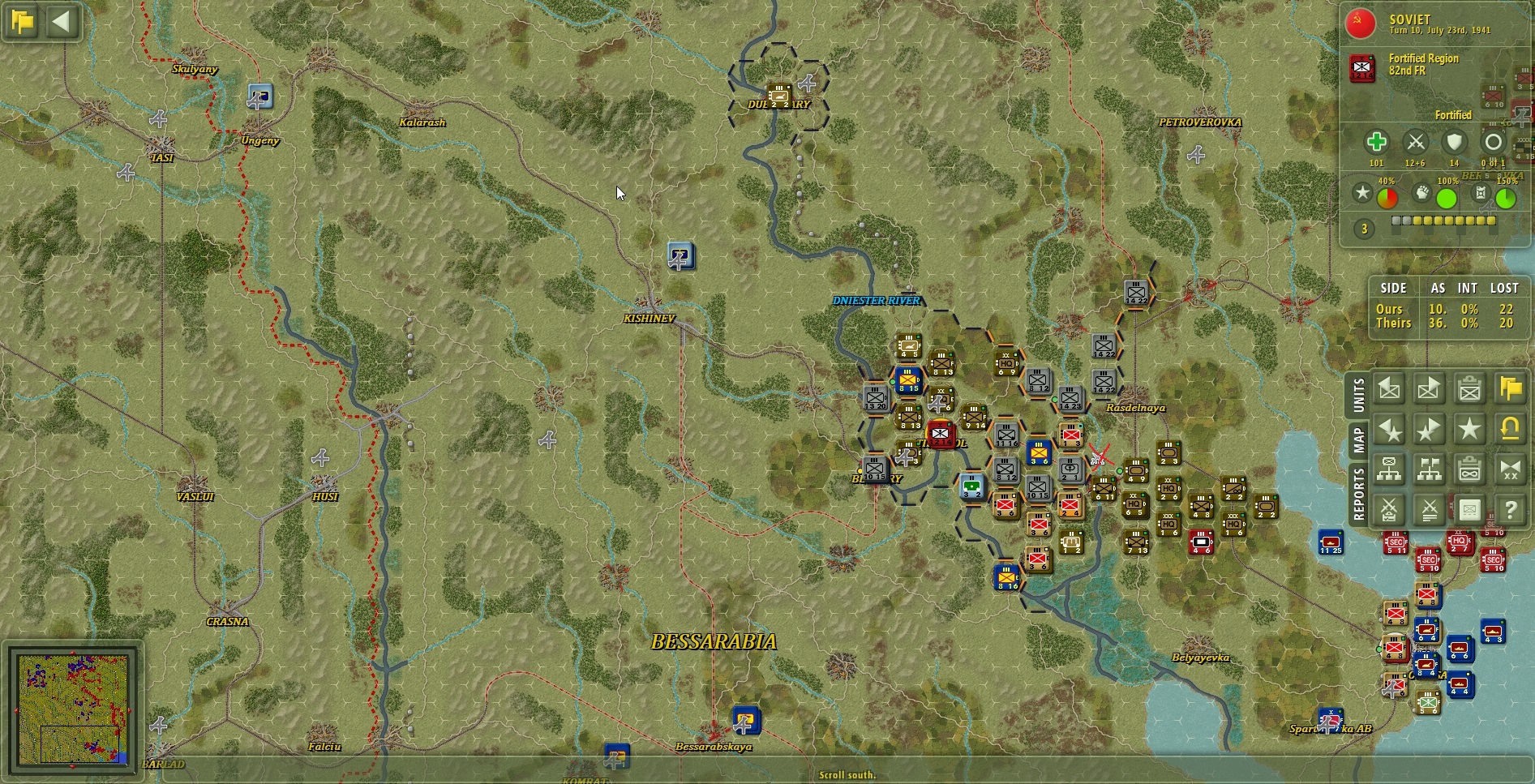The height and width of the screenshot is (784, 1535).
Task: Select the previous unit arrow icon
Action: (x=1389, y=388)
